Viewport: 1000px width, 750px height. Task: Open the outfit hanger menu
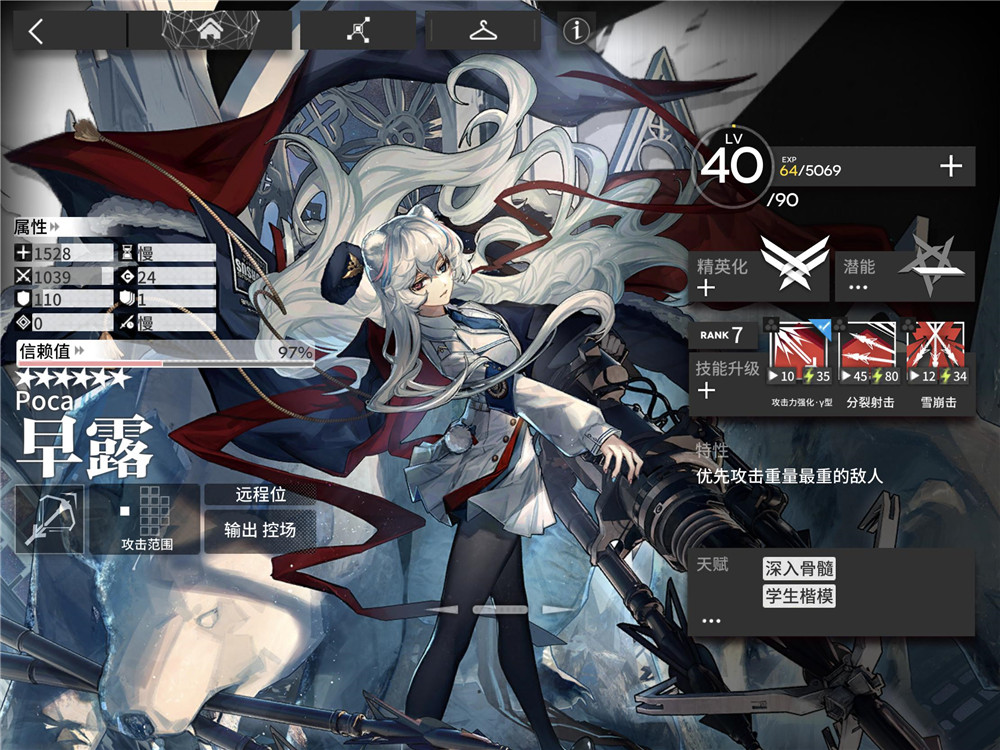pyautogui.click(x=484, y=31)
